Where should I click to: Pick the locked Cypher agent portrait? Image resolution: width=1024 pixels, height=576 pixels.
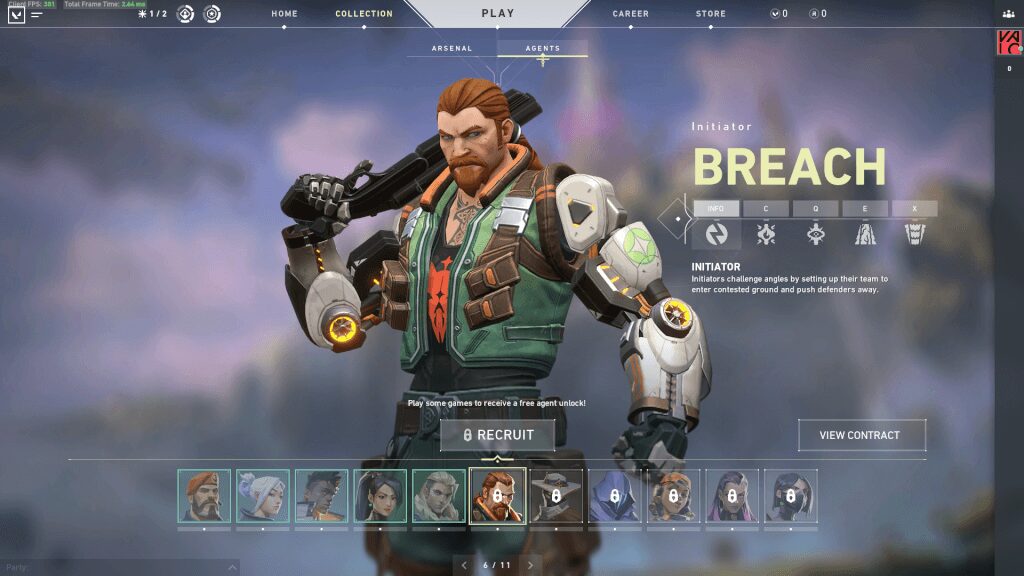pyautogui.click(x=555, y=496)
